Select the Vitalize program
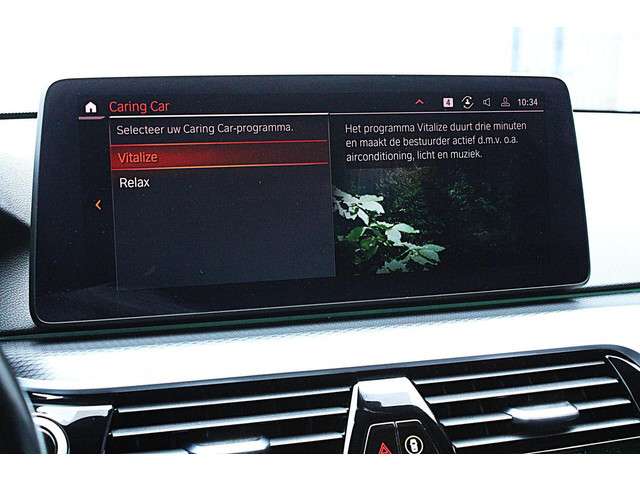This screenshot has height=480, width=640. pos(138,157)
